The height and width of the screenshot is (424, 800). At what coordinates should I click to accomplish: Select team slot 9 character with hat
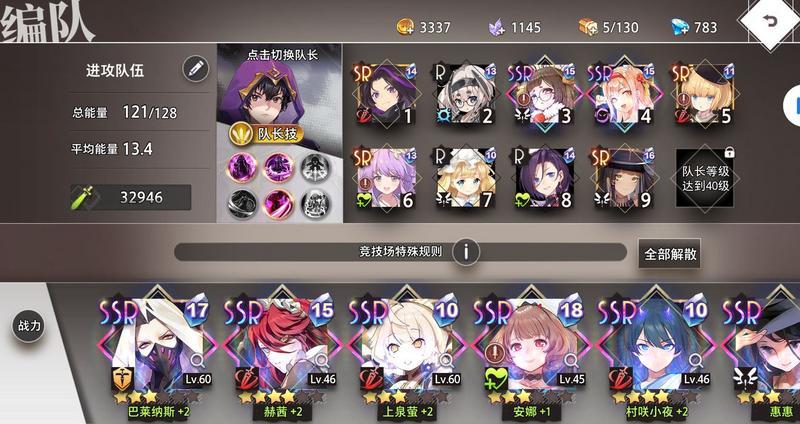(622, 178)
